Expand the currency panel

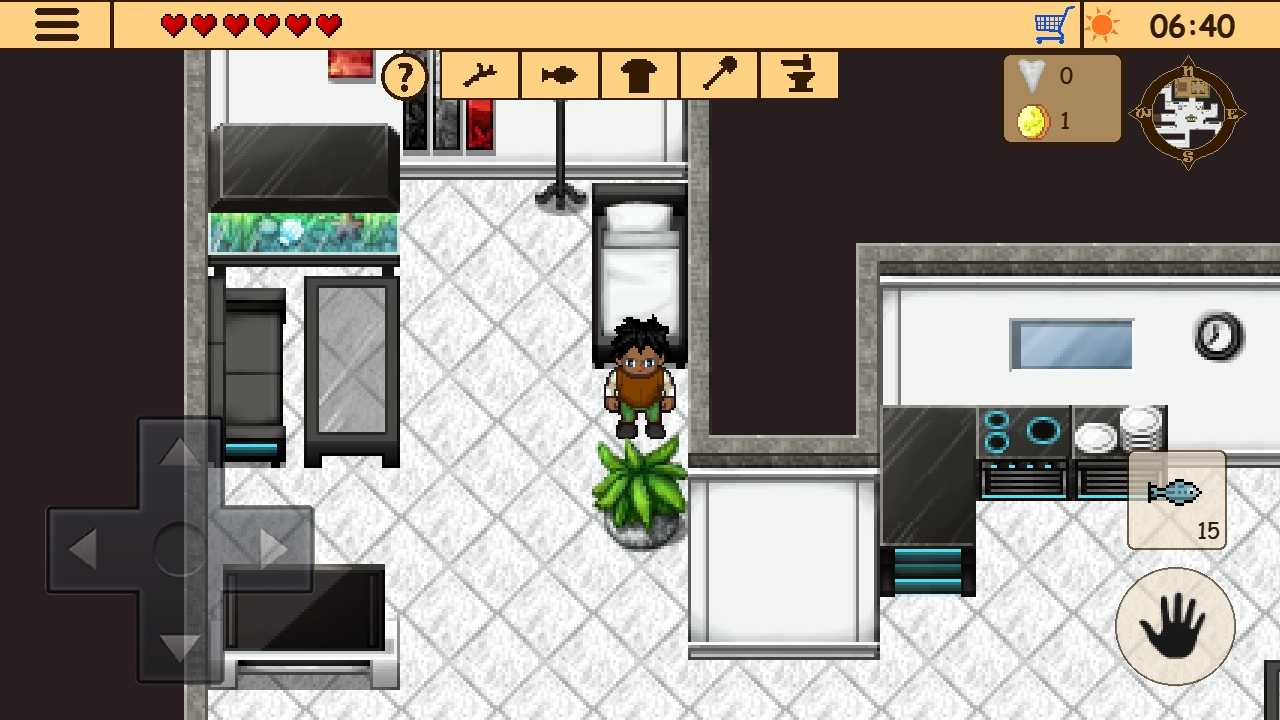point(1062,97)
